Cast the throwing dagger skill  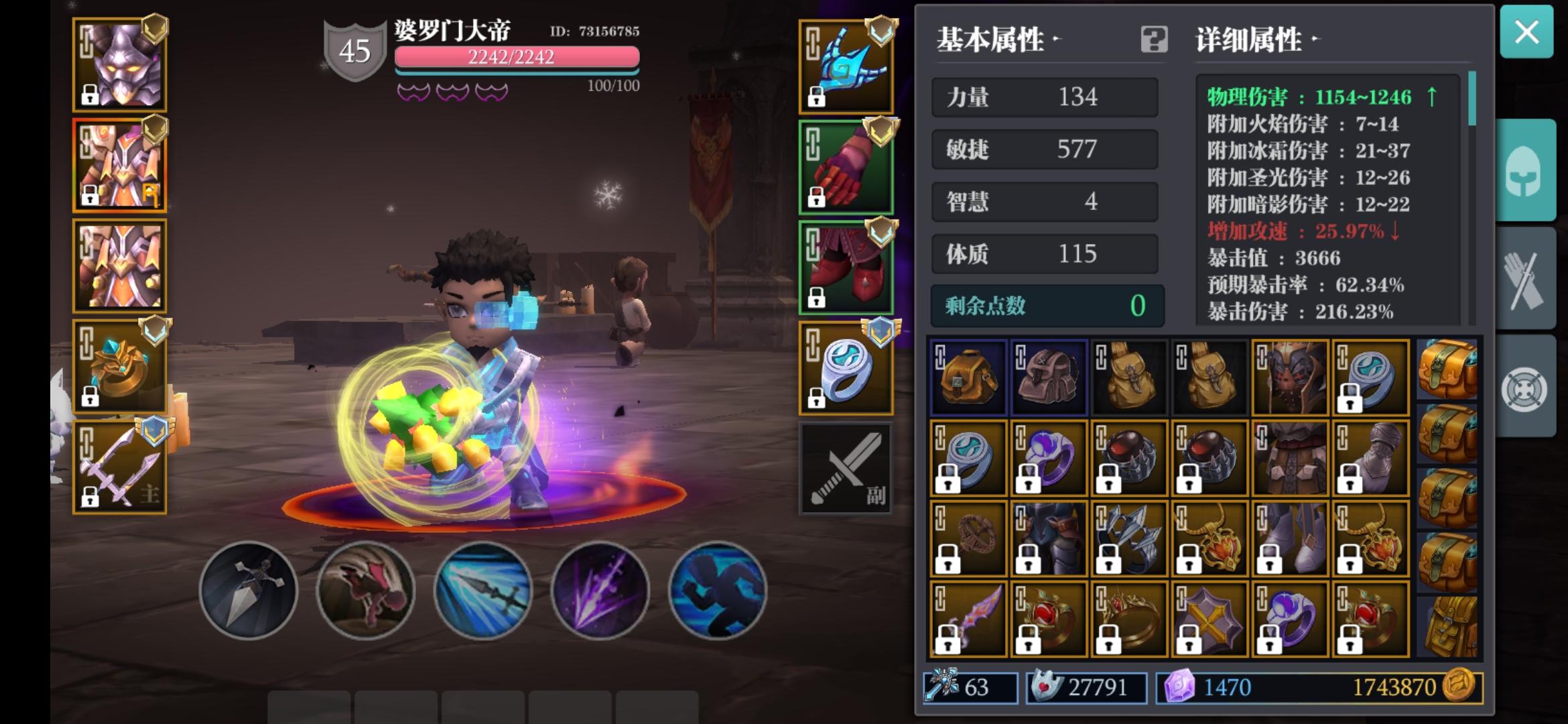[x=249, y=589]
